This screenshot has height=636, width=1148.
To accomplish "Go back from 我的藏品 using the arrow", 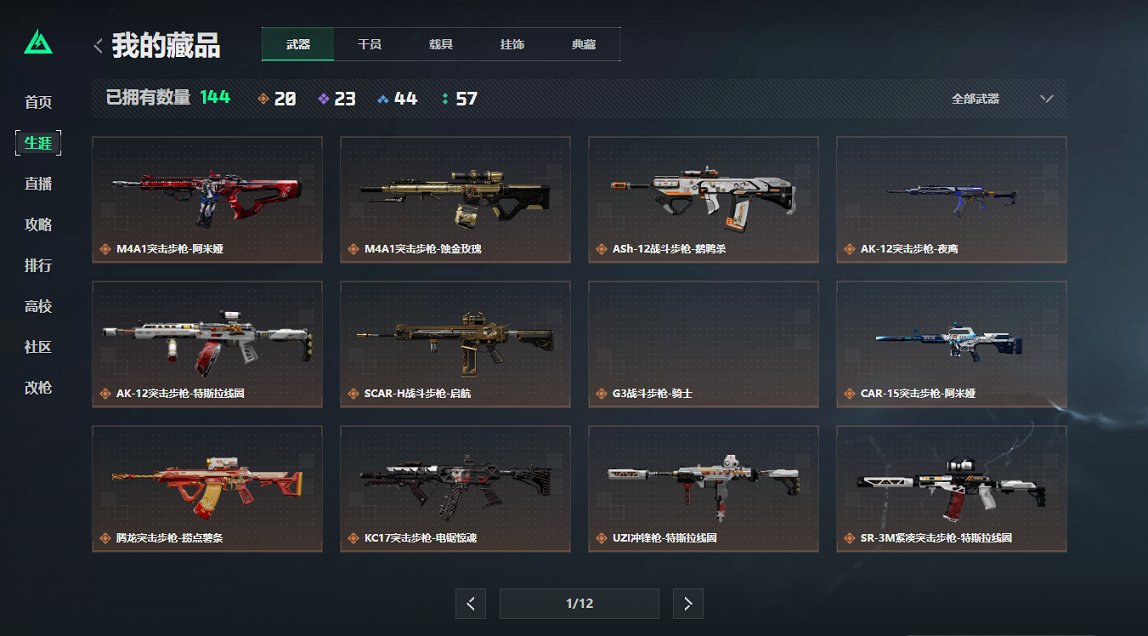I will coord(98,45).
